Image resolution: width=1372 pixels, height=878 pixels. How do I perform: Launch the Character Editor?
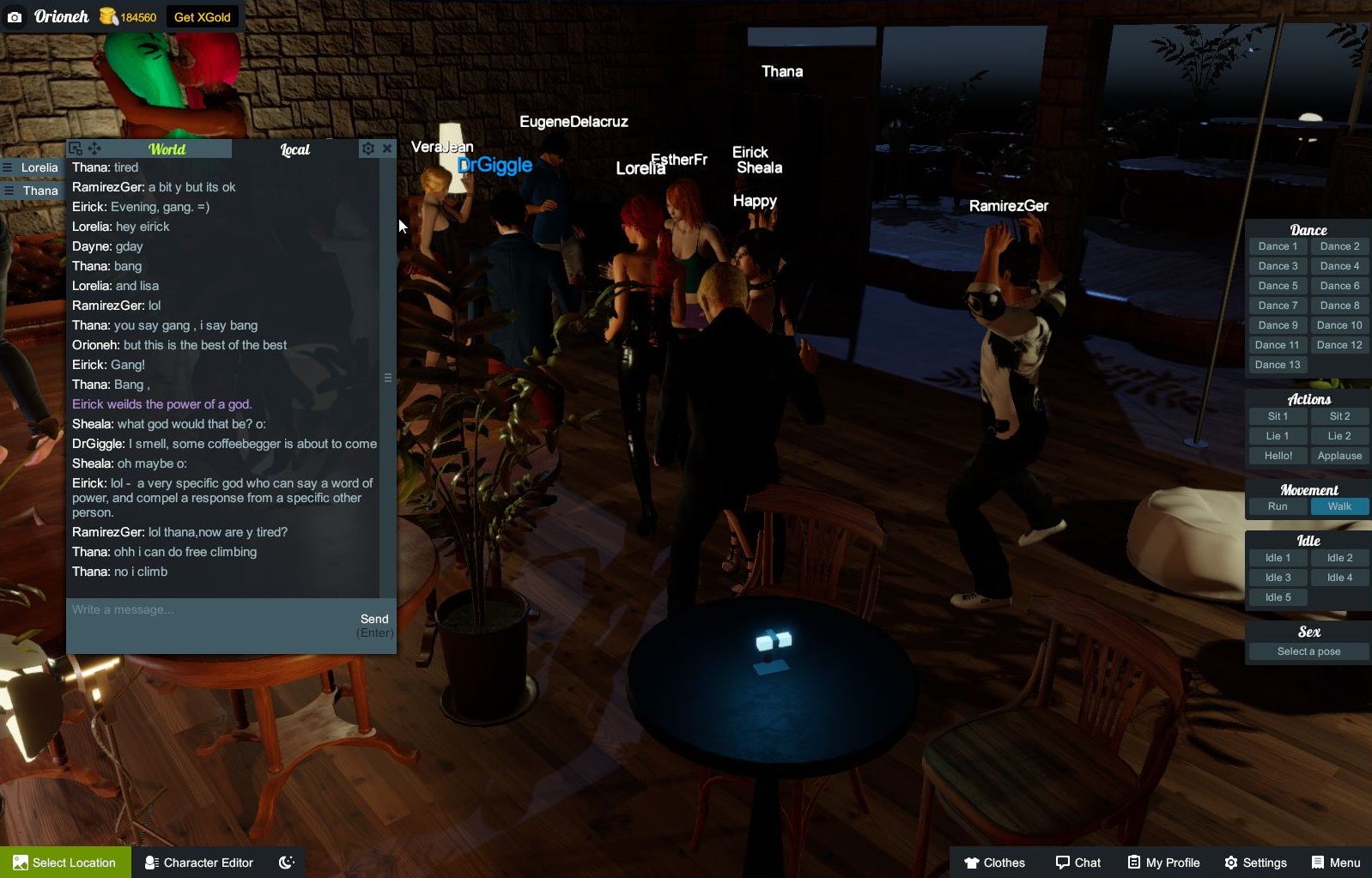tap(199, 863)
